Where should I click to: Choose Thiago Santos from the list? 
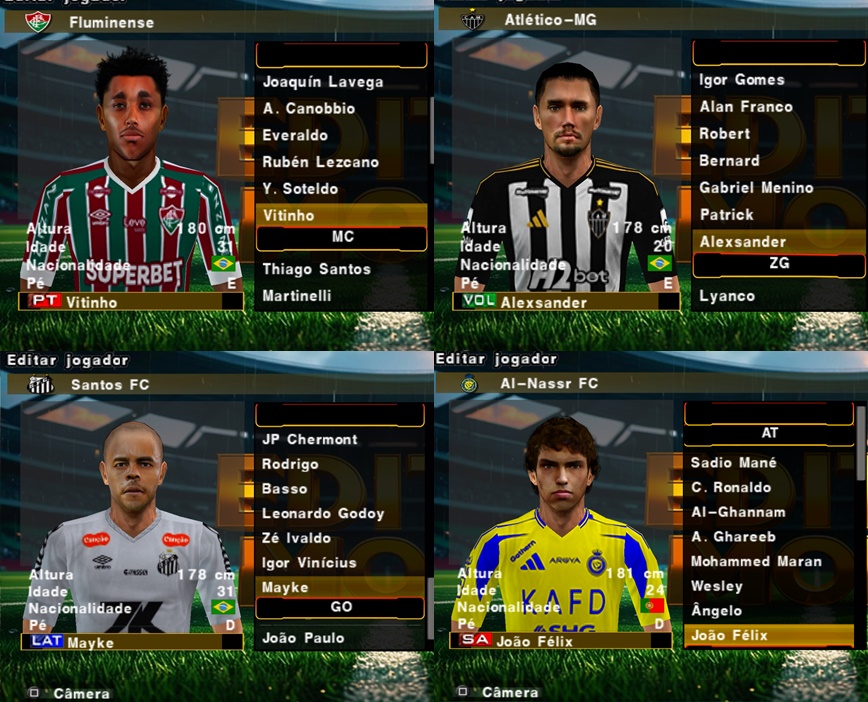tap(316, 269)
